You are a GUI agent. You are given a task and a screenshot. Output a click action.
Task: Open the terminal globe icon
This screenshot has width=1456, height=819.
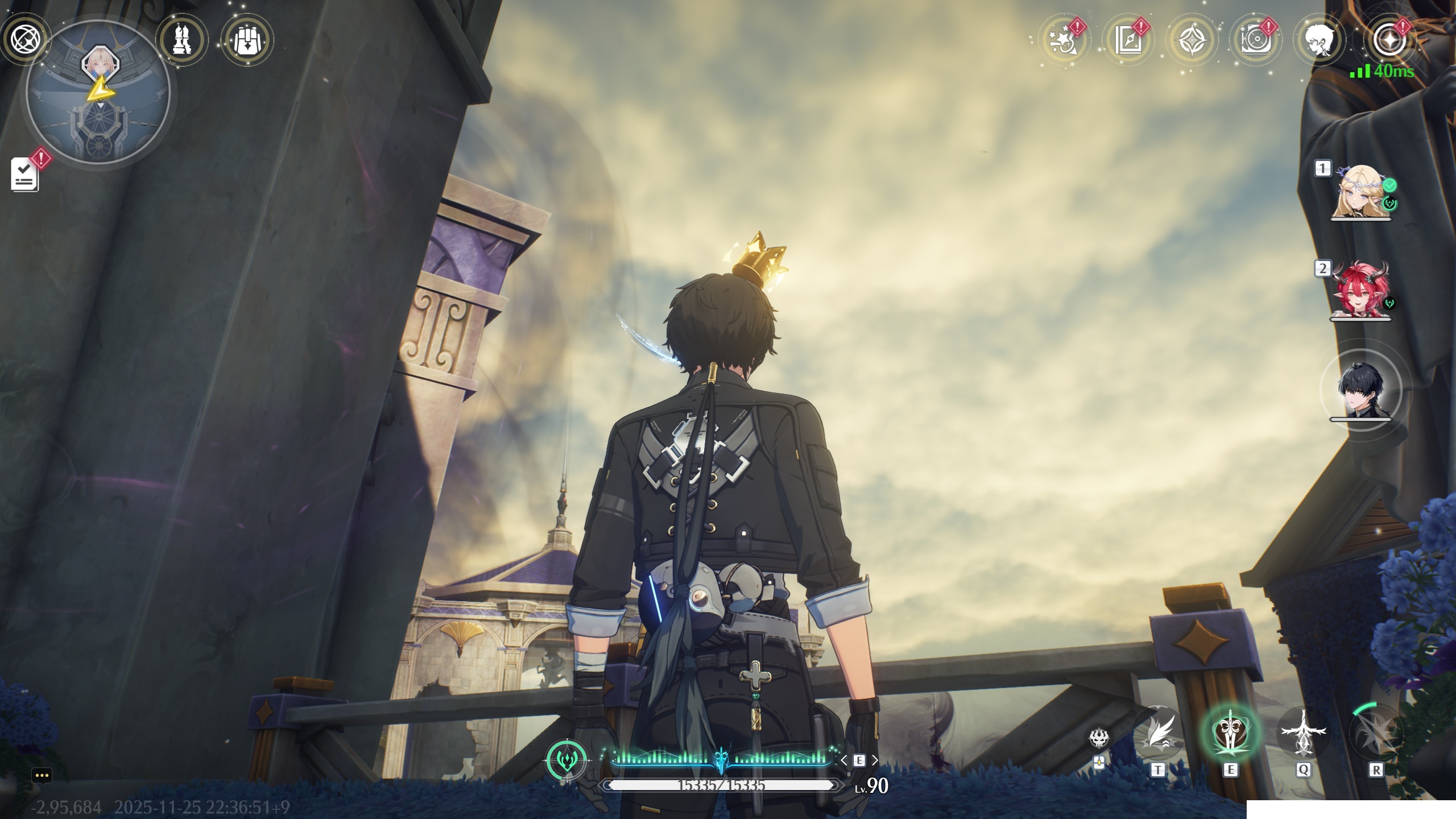point(24,40)
